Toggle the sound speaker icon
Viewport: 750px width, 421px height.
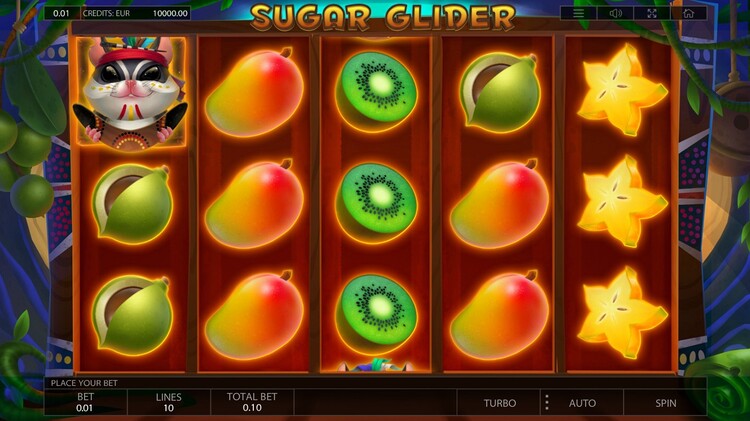tap(616, 13)
